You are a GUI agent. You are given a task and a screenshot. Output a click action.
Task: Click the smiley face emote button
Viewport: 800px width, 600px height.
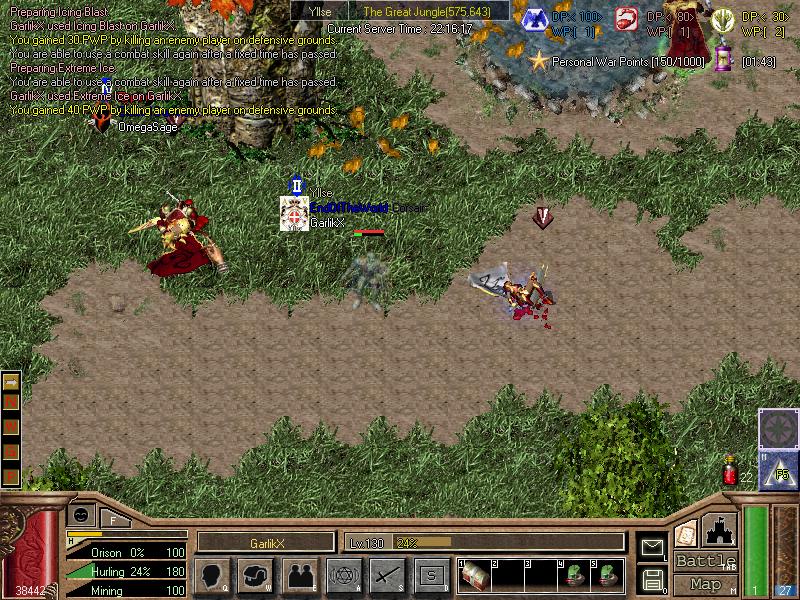coord(82,514)
